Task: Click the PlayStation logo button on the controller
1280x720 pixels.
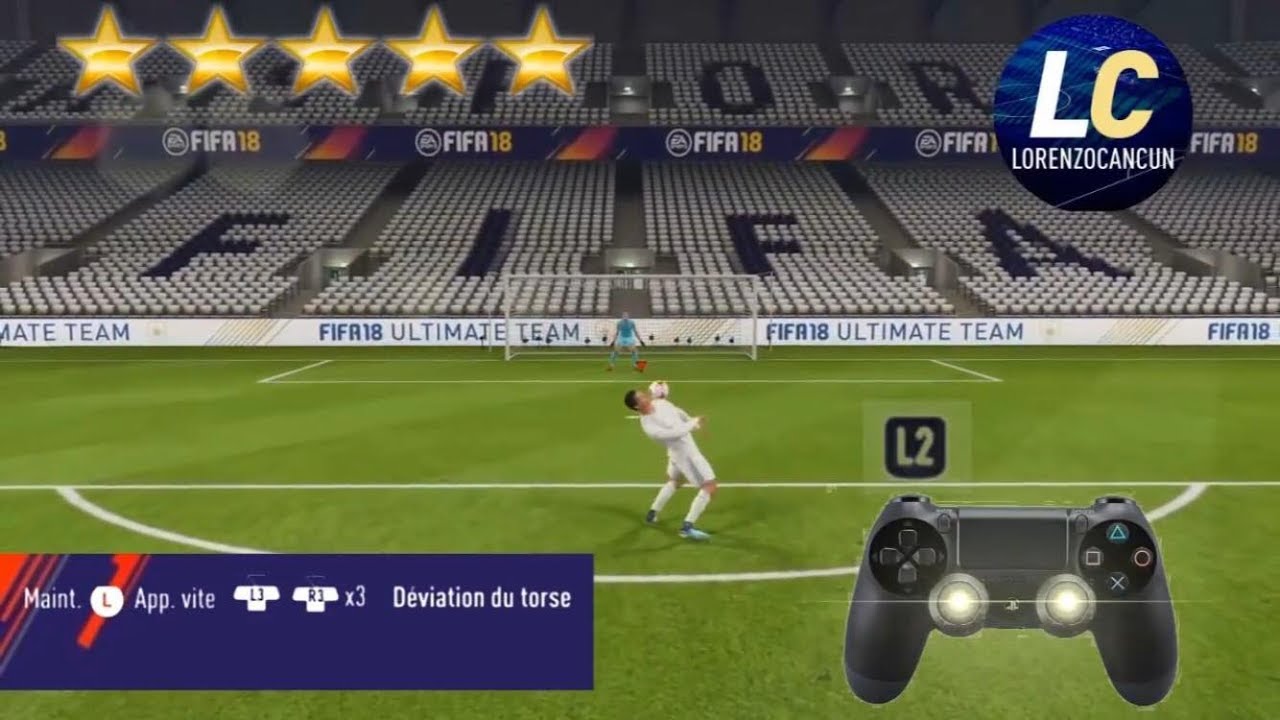Action: tap(1012, 604)
